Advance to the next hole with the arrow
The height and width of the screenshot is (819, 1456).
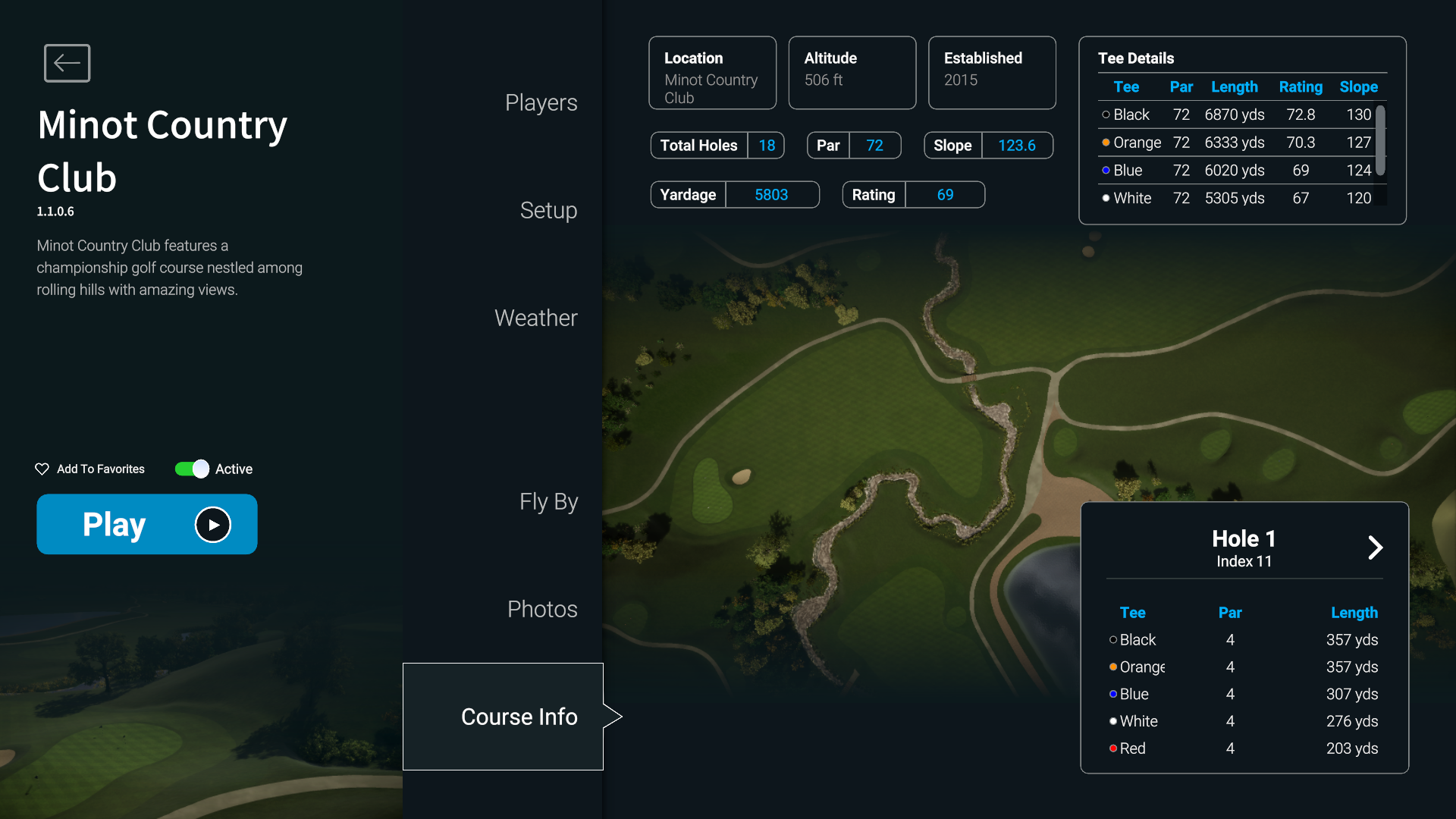(x=1375, y=548)
